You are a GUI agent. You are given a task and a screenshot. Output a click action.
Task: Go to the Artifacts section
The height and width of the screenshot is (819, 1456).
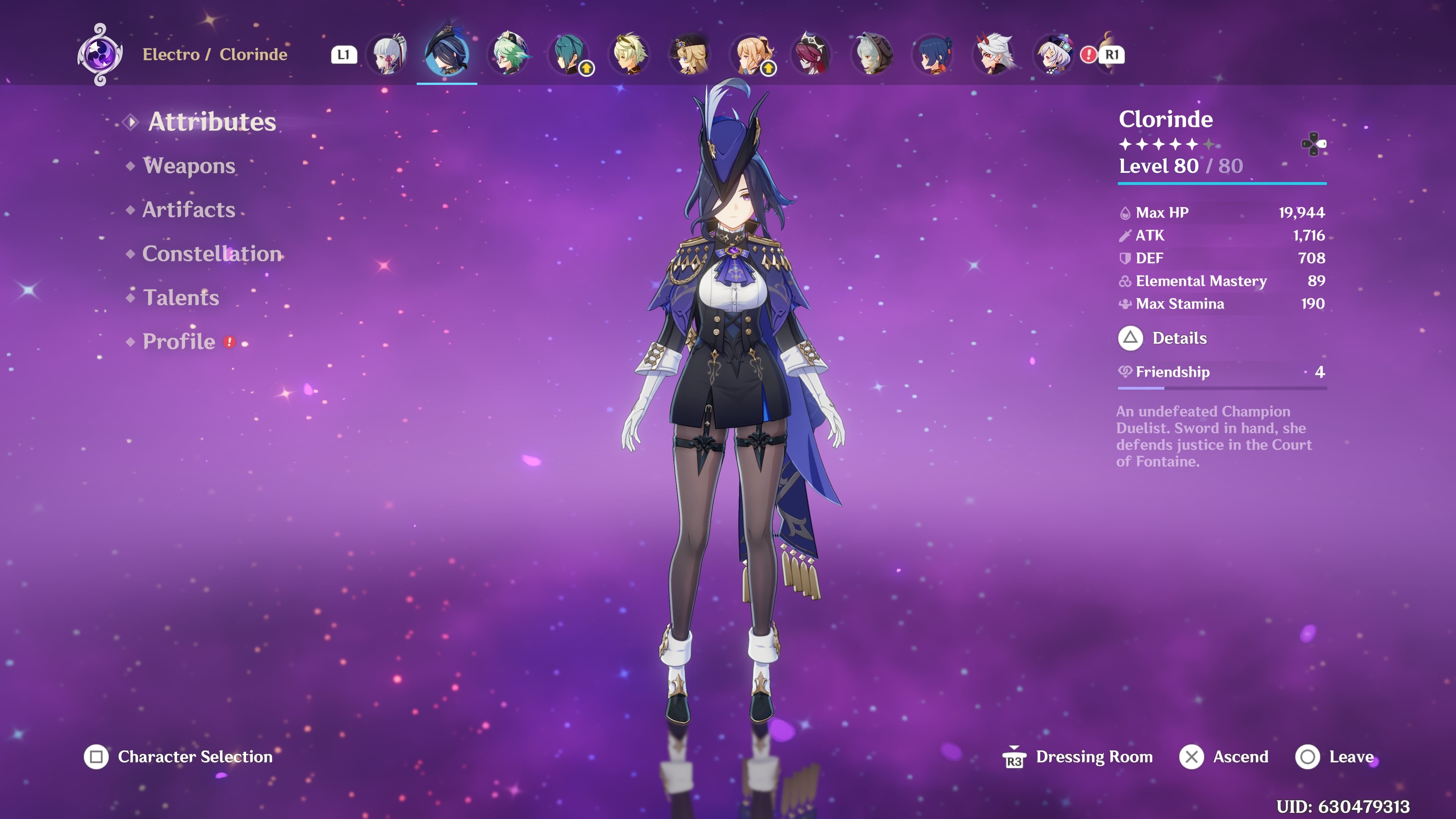[x=188, y=210]
